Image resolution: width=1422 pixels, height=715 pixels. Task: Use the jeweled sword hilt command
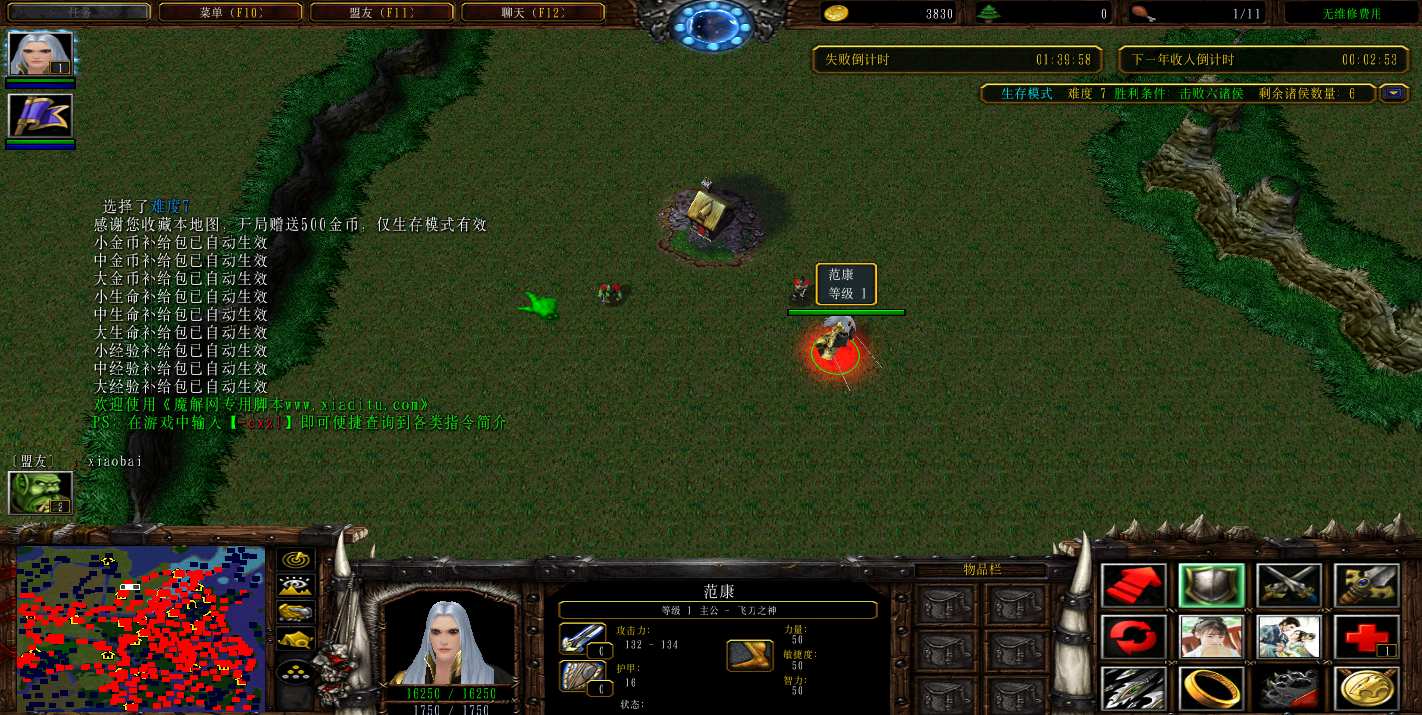[1366, 586]
